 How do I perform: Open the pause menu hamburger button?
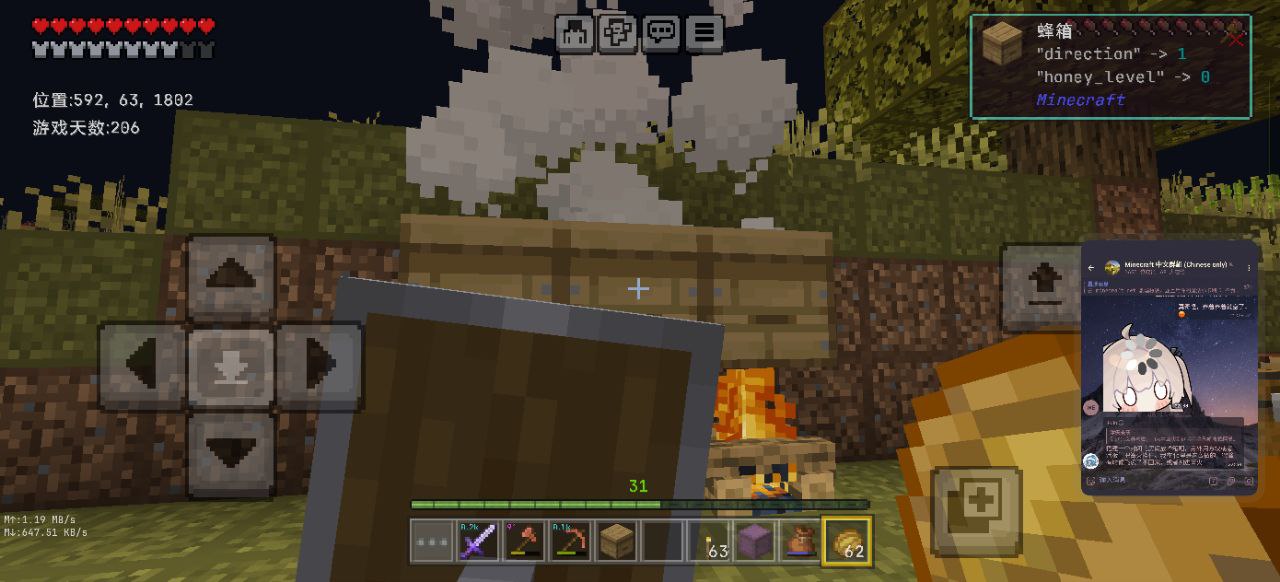(704, 33)
